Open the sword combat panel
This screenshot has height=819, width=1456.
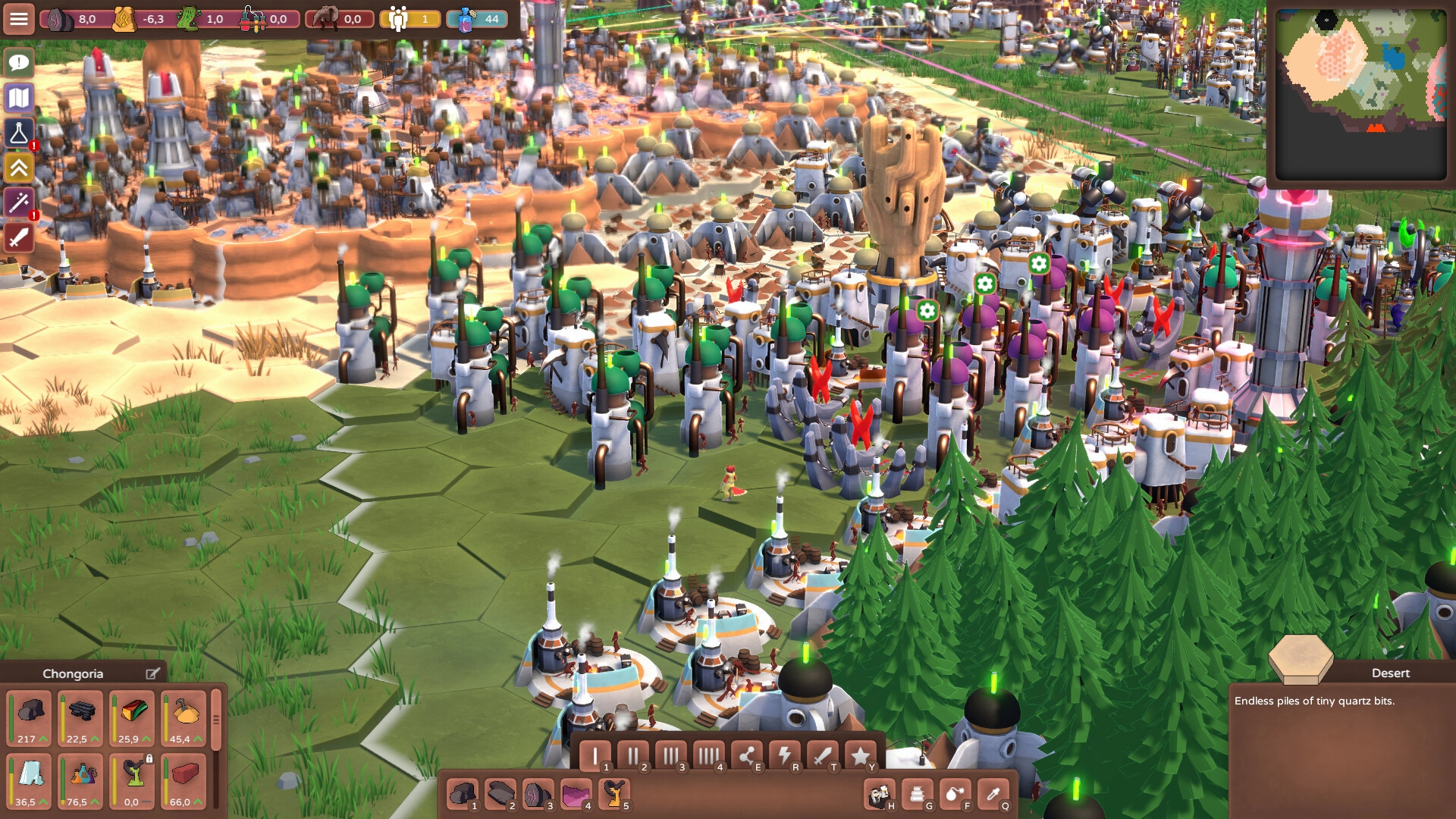click(19, 238)
